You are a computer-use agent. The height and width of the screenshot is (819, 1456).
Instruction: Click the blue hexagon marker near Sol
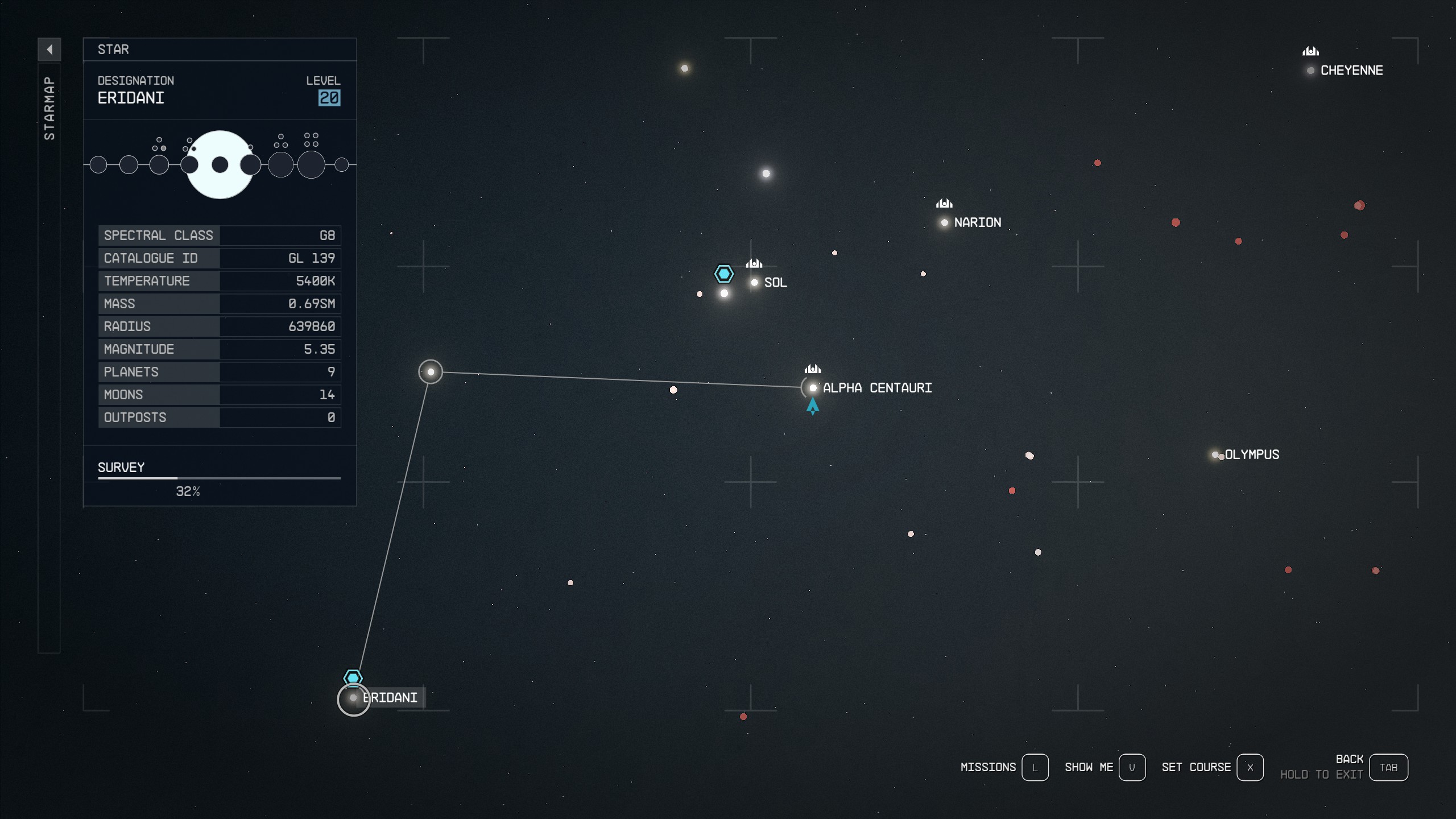723,274
